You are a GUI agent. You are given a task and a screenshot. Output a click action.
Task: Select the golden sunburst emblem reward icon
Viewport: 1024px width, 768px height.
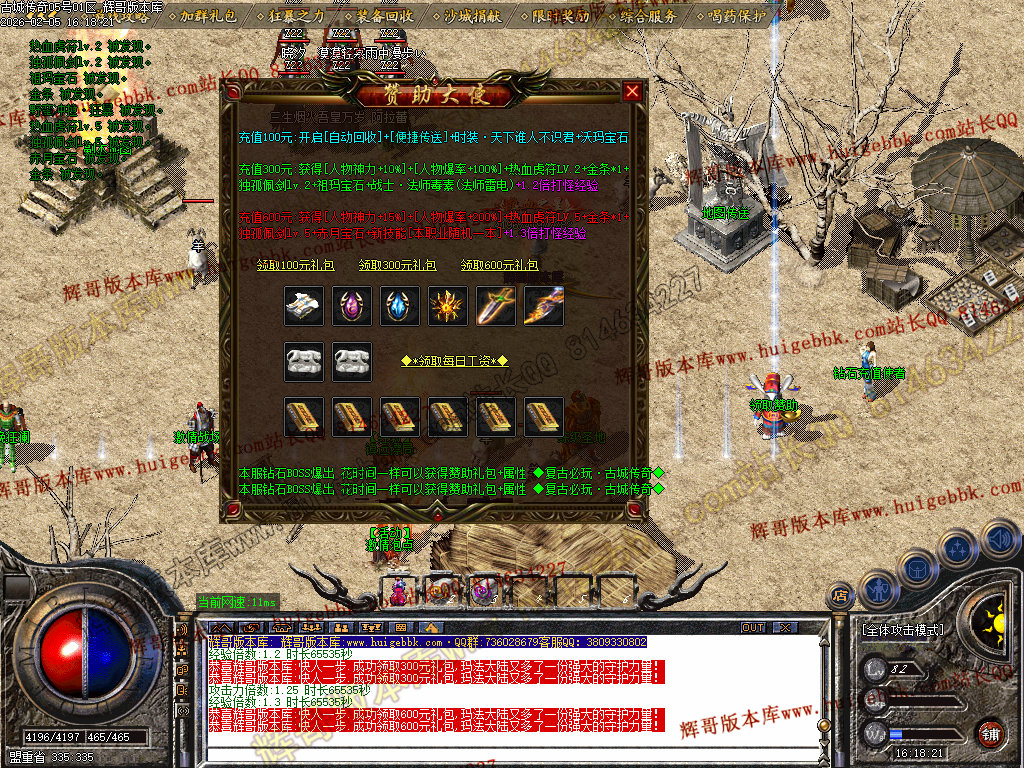(448, 306)
